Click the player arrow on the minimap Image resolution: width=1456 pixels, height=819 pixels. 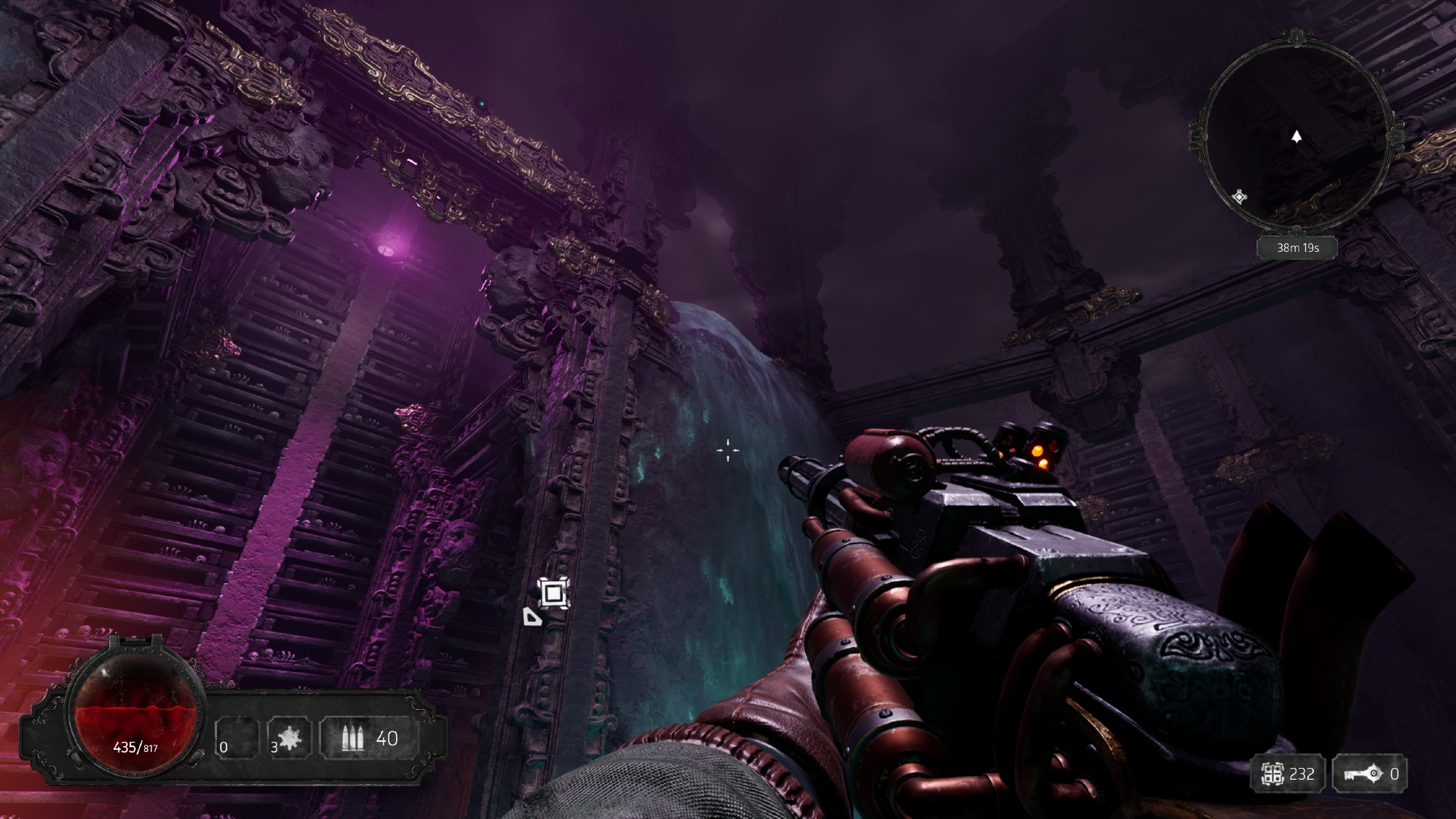click(1297, 136)
